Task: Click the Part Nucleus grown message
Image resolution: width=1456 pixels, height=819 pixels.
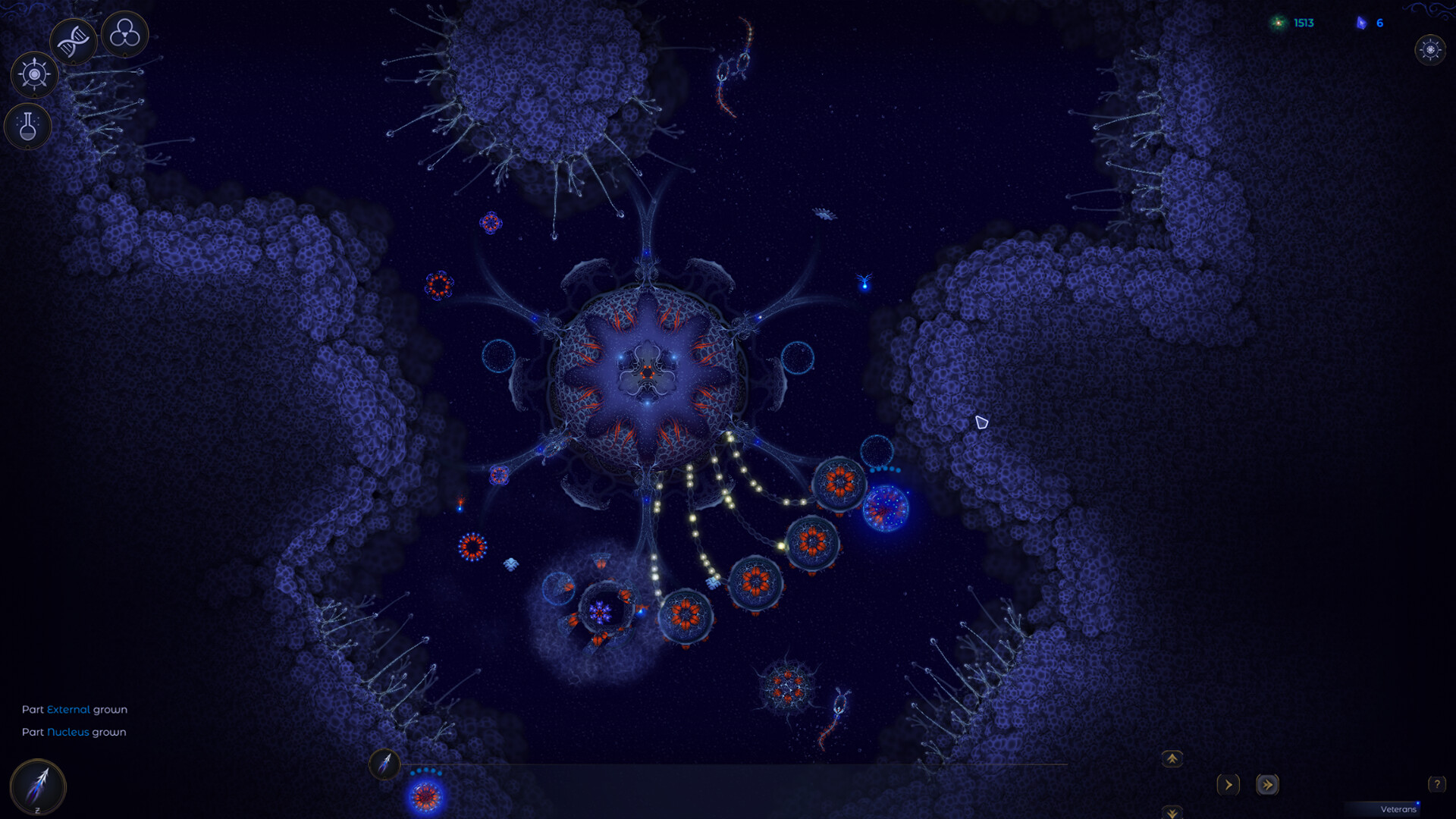Action: point(74,733)
